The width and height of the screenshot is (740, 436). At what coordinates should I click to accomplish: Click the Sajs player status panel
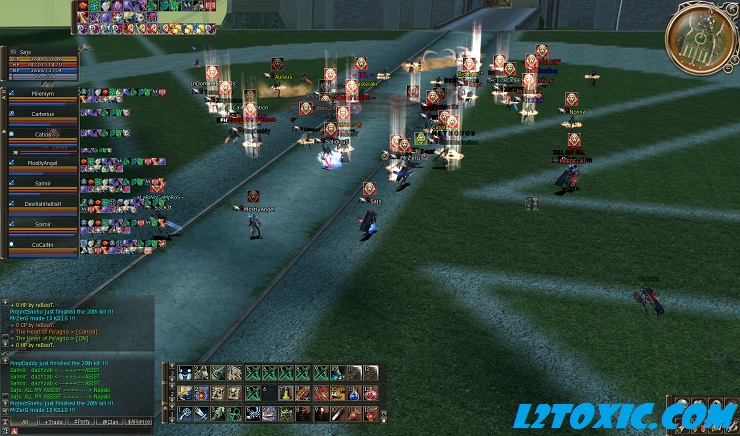pyautogui.click(x=42, y=61)
